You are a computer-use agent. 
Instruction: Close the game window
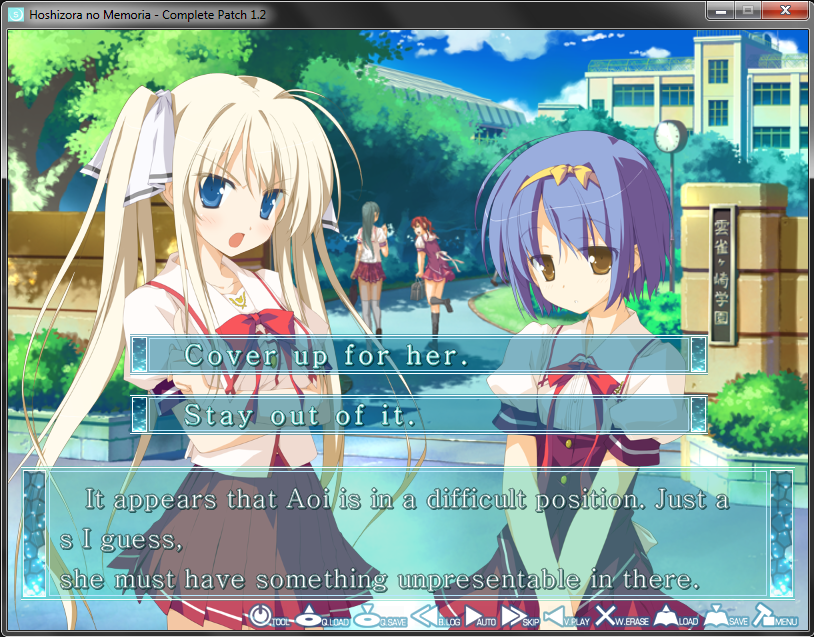point(781,10)
